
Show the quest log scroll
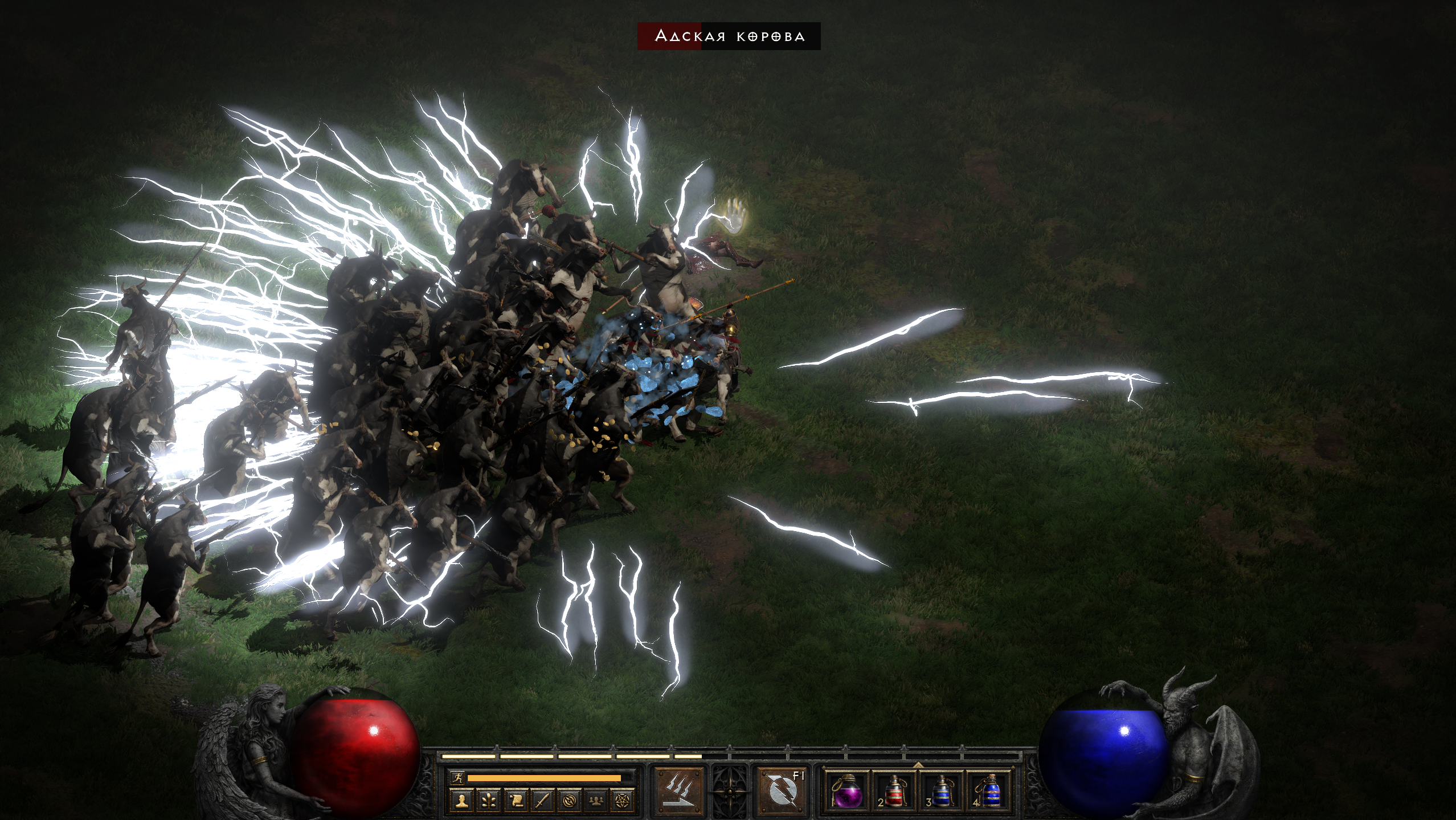point(516,801)
